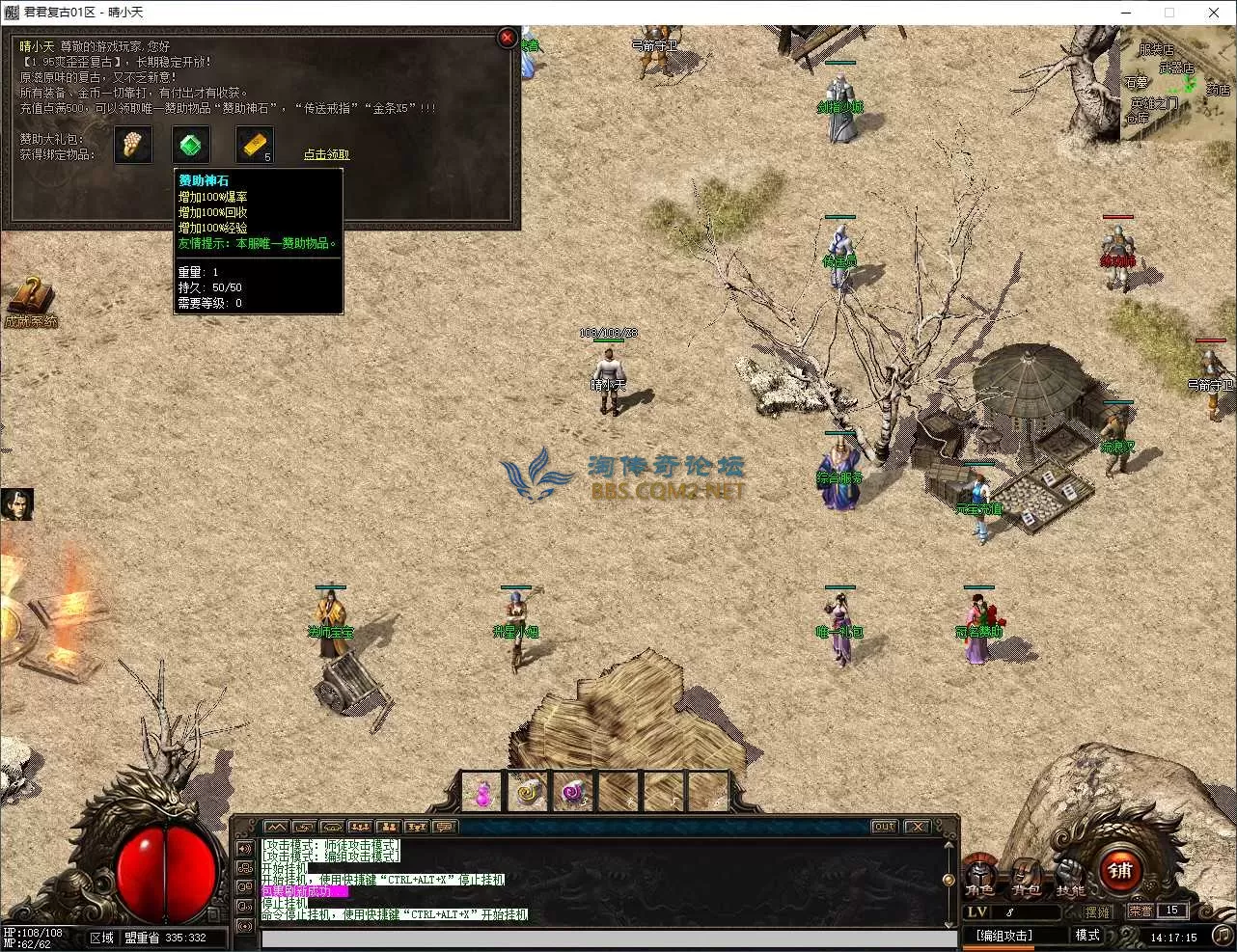This screenshot has height=952, width=1237.
Task: Open the 成就系统 achievement book icon
Action: click(x=30, y=297)
